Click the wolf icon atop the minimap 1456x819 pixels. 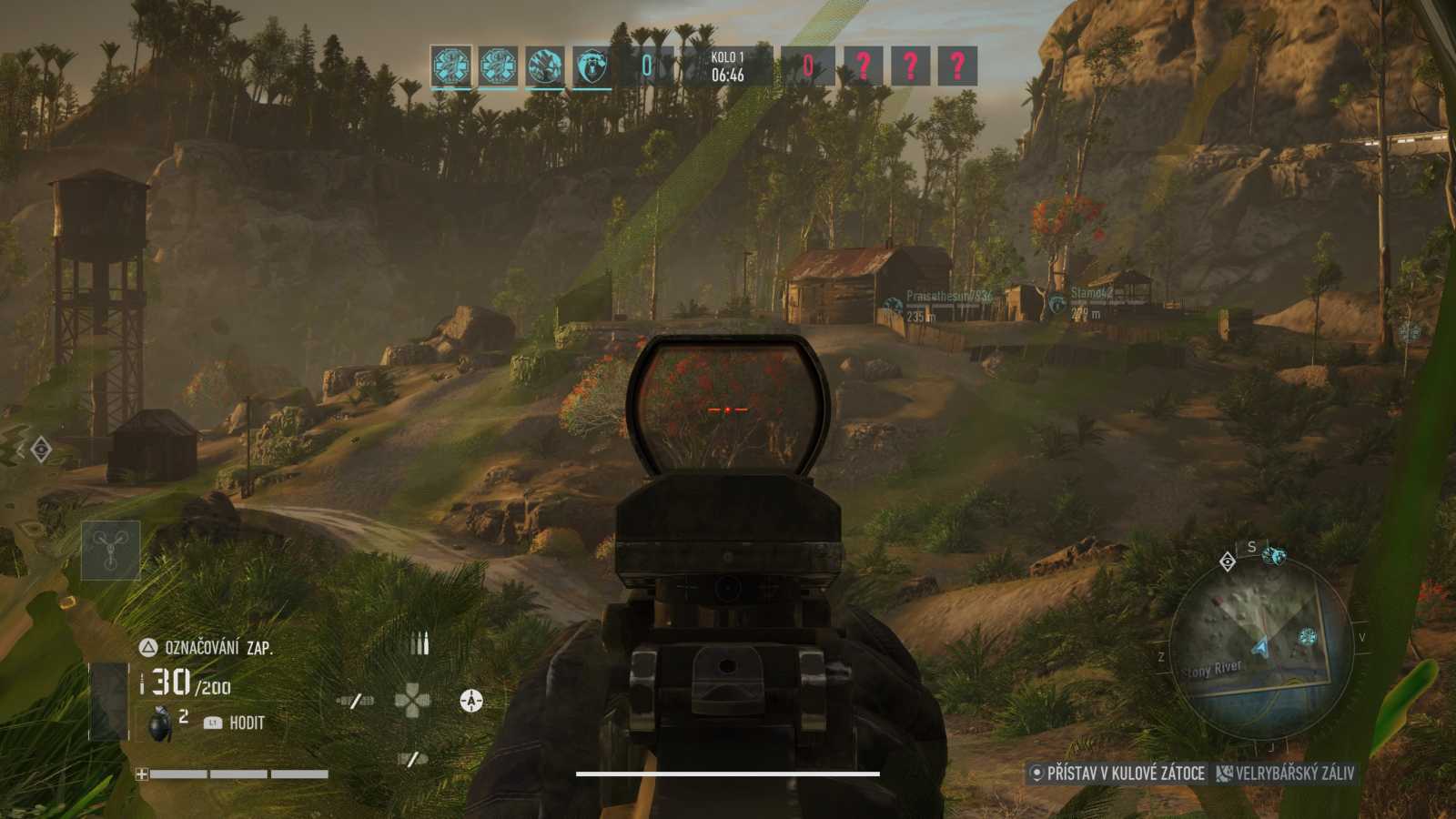pyautogui.click(x=1274, y=557)
